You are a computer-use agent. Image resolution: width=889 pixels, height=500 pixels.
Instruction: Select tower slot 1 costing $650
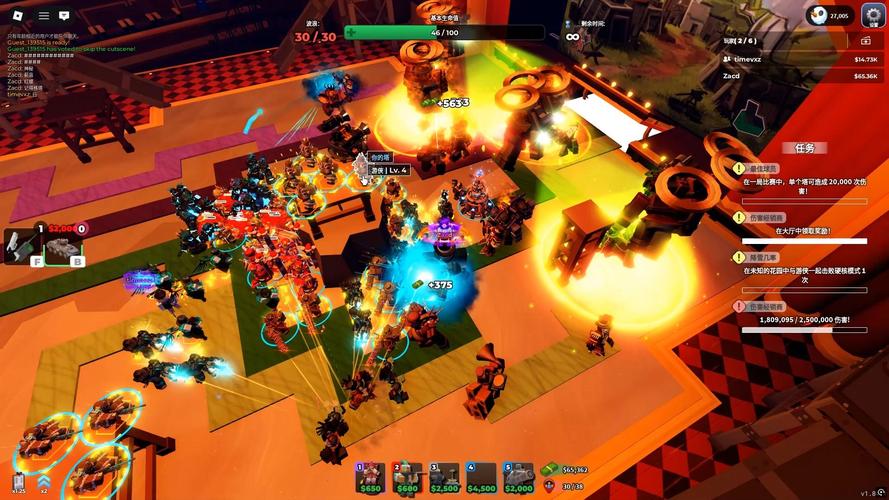coord(371,477)
